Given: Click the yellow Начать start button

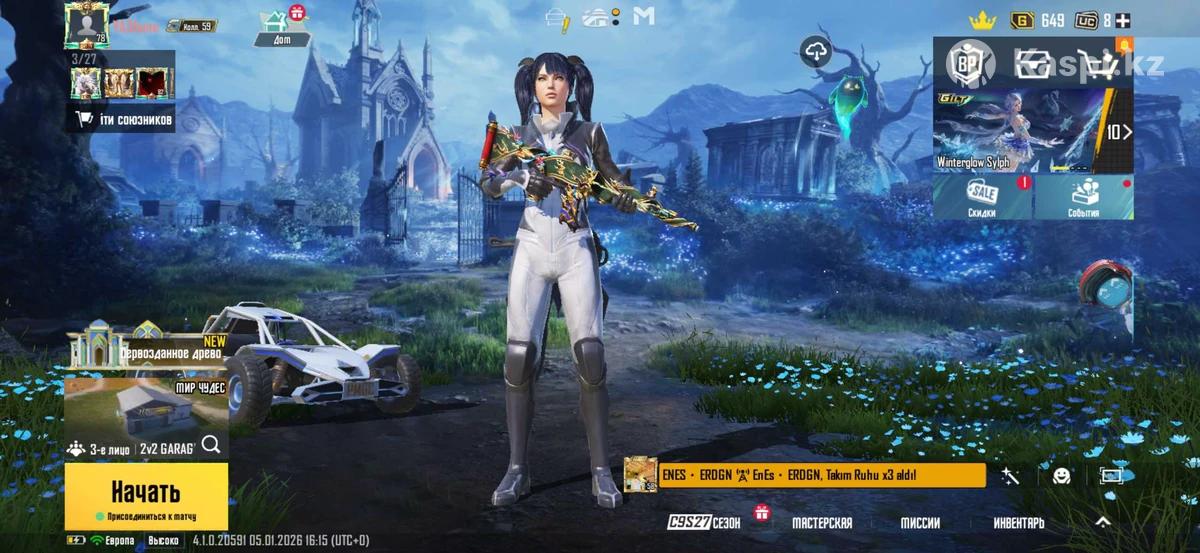Looking at the screenshot, I should pos(146,494).
